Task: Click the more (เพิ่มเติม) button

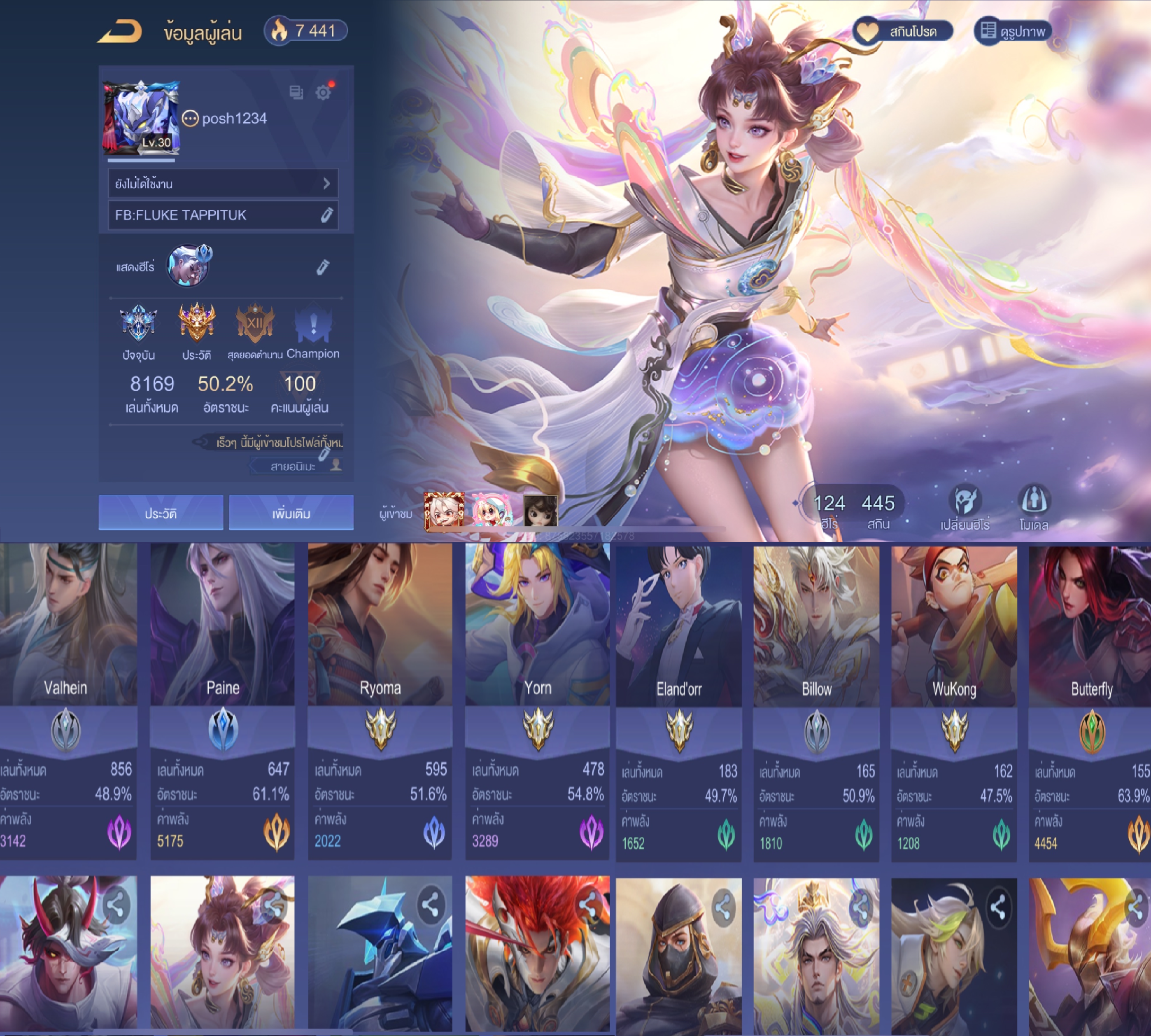Action: click(x=291, y=513)
